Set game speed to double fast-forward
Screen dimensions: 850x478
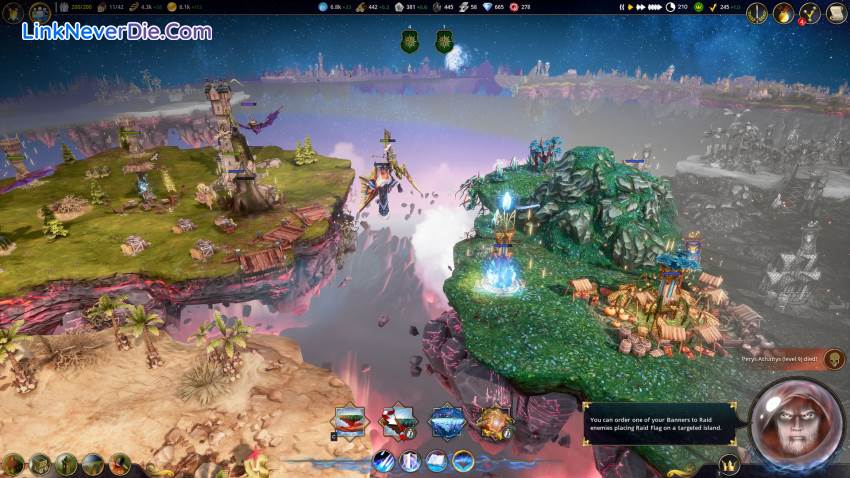click(639, 7)
